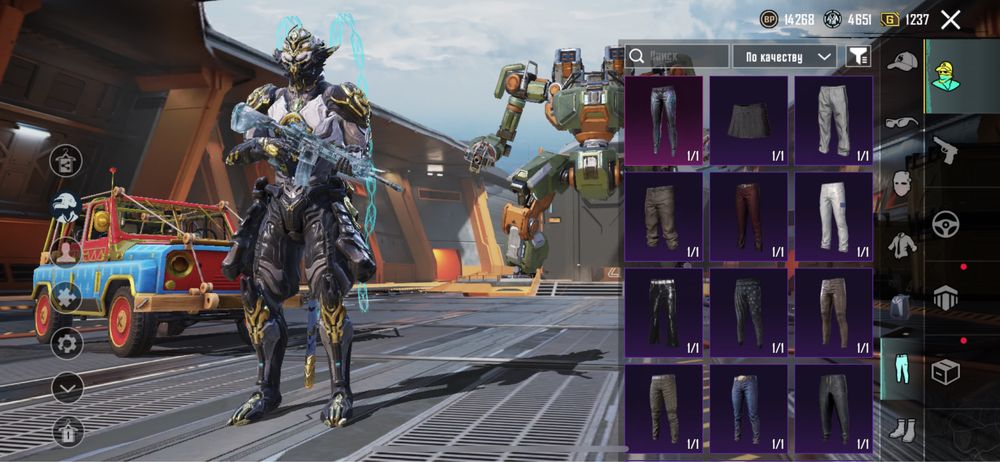
Task: Open the "По качеству" sort dropdown
Action: point(784,57)
